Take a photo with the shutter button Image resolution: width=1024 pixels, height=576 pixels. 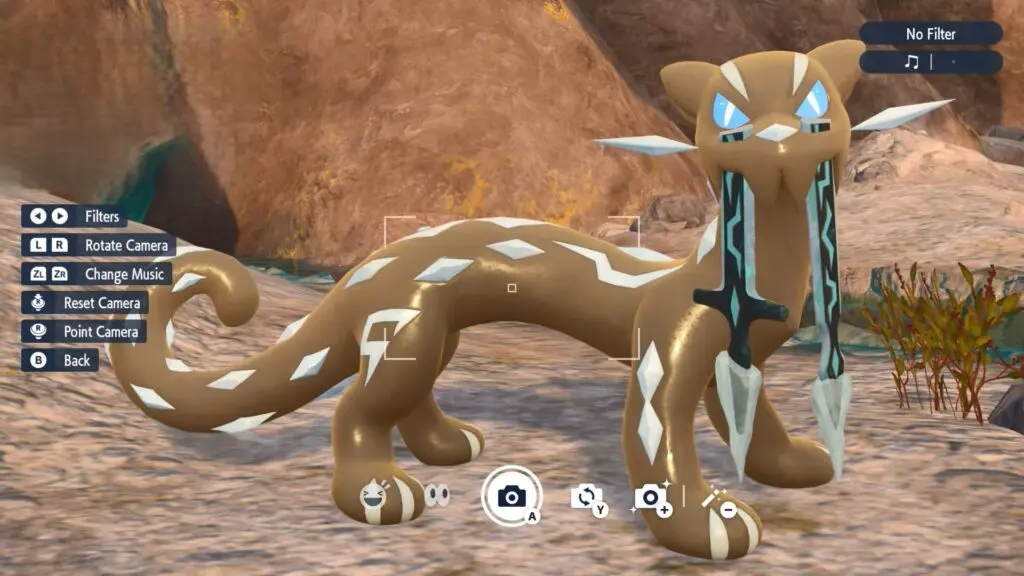point(512,496)
